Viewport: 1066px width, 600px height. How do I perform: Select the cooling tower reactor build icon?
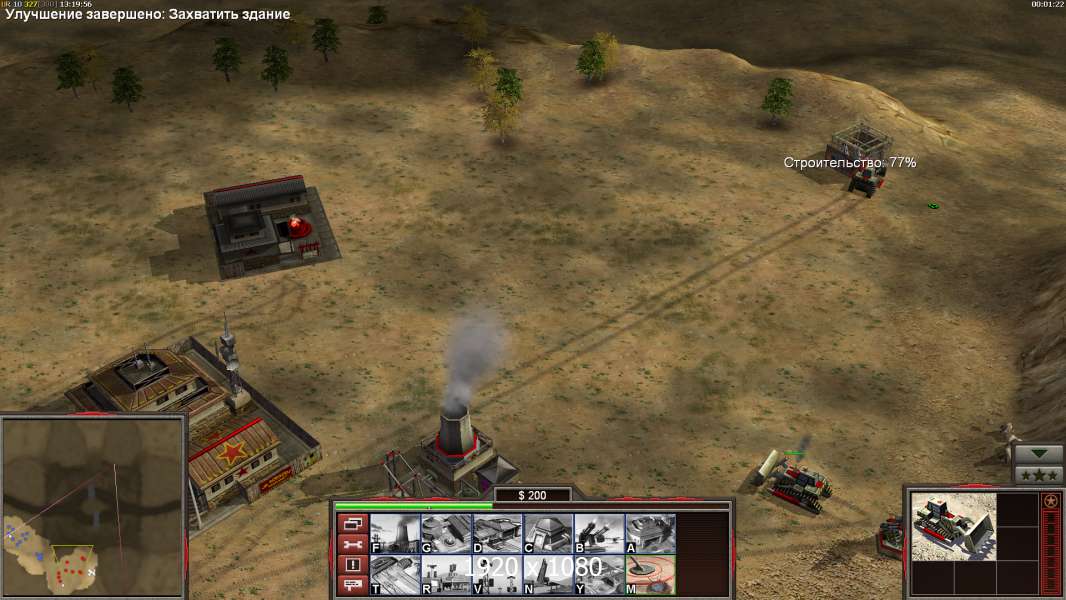click(x=395, y=533)
